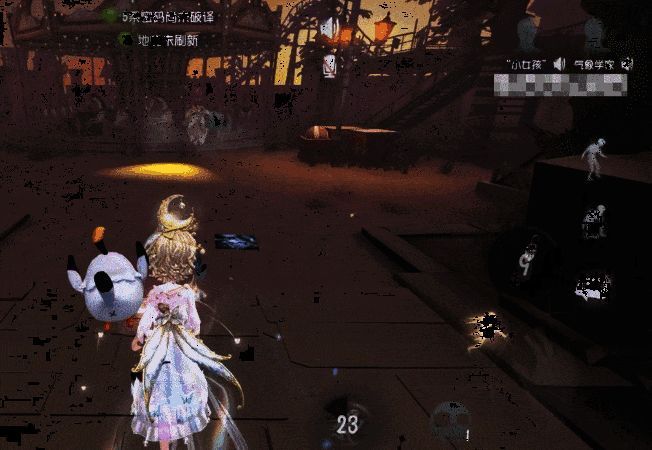Toggle the speaker icon beside "小女孩"
652x450 pixels.
[x=559, y=63]
